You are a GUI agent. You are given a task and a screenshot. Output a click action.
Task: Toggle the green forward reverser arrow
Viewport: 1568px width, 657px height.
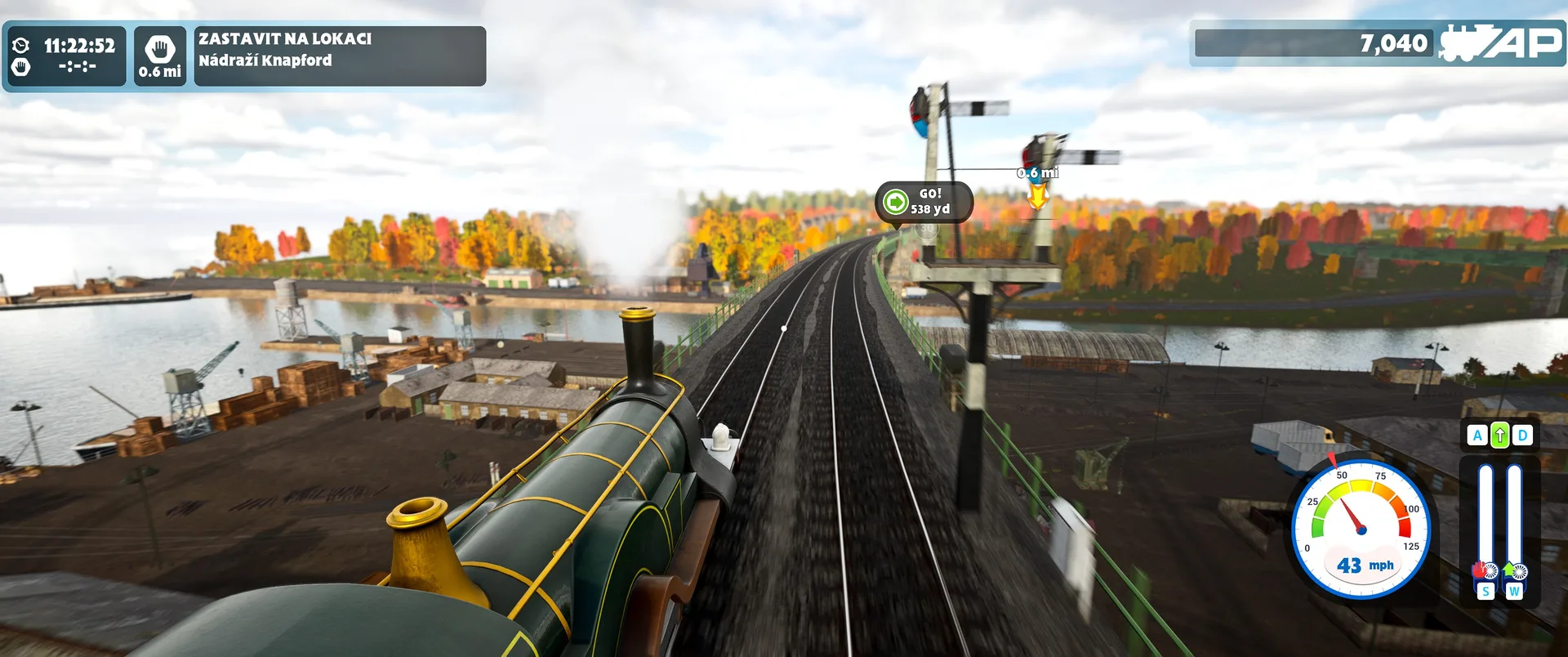[x=1499, y=436]
